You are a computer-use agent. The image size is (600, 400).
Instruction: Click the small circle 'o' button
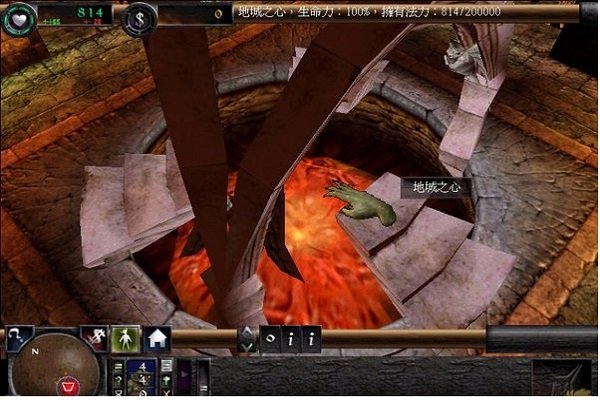tap(270, 339)
